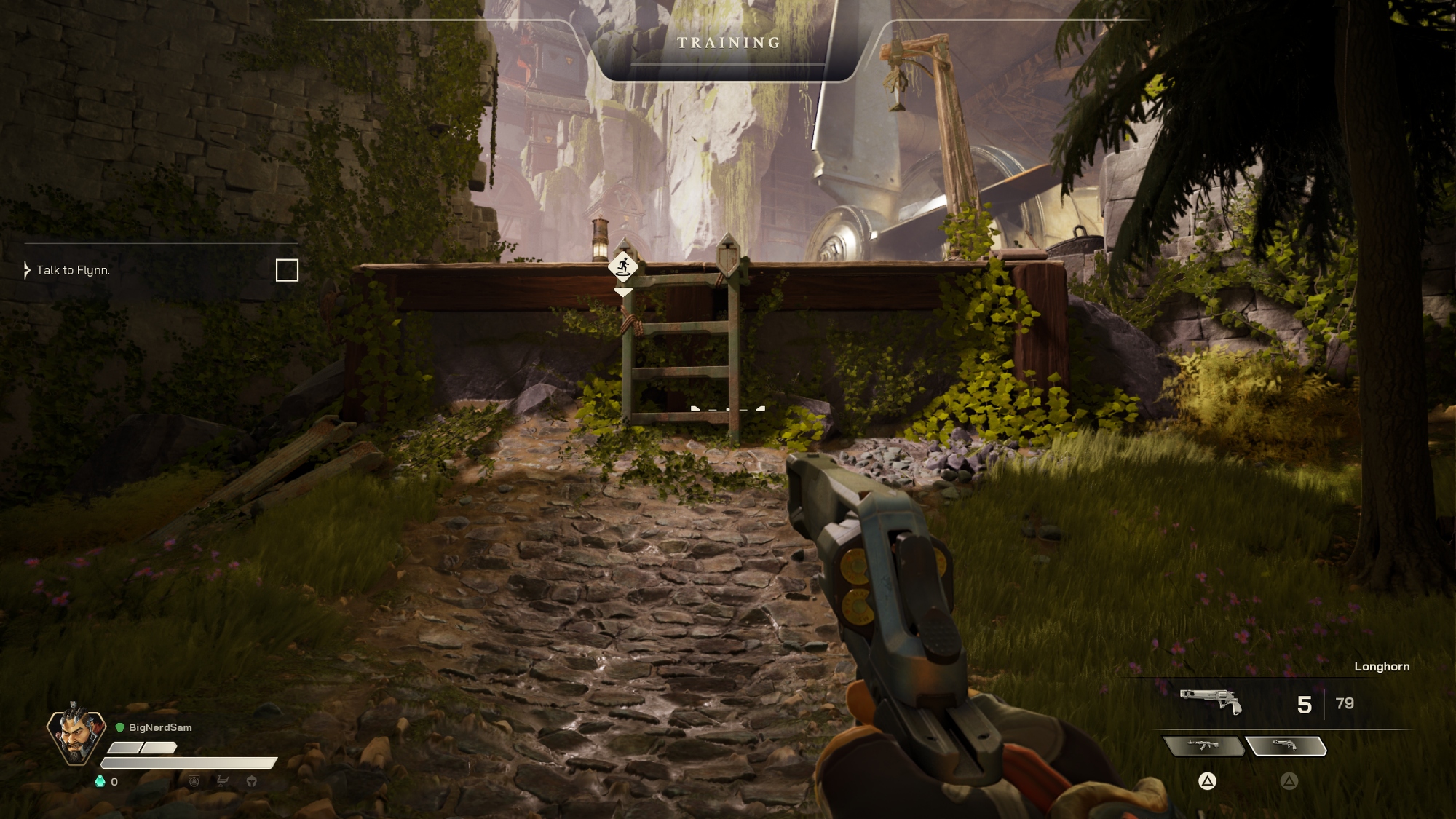Click the running-figure objective waypoint marker
This screenshot has height=819, width=1456.
[x=623, y=266]
